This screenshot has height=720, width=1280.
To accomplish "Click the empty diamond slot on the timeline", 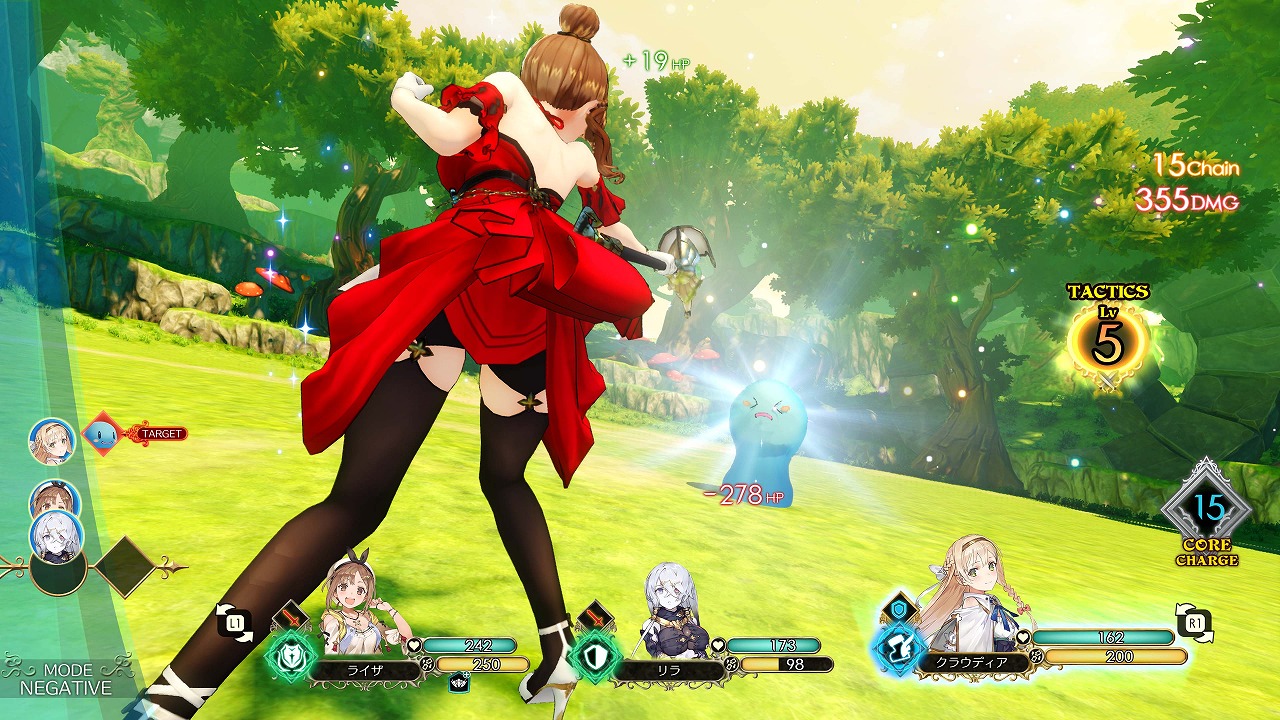I will [x=123, y=567].
